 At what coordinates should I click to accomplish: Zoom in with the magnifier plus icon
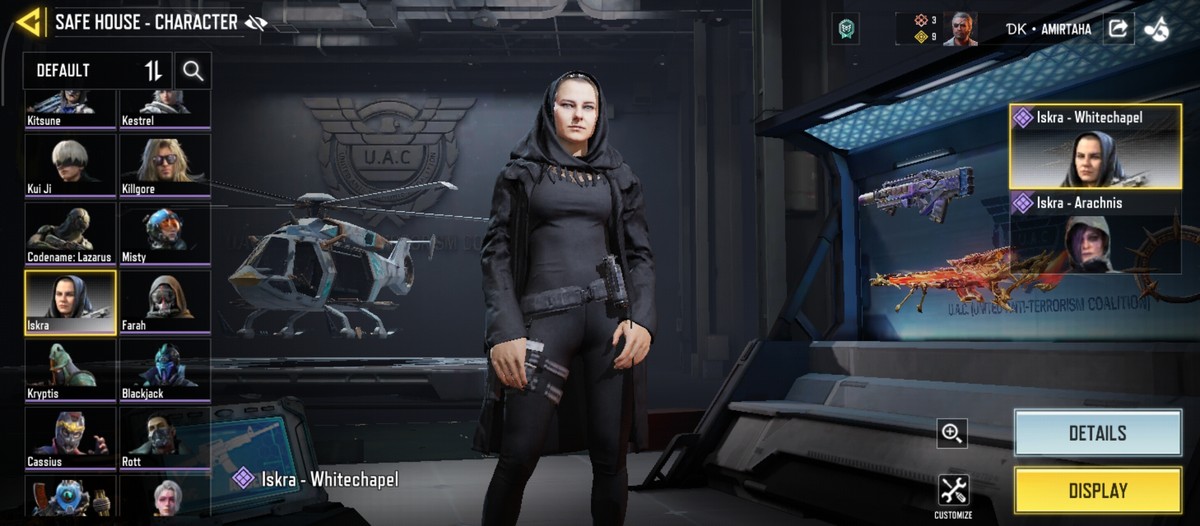pos(952,433)
